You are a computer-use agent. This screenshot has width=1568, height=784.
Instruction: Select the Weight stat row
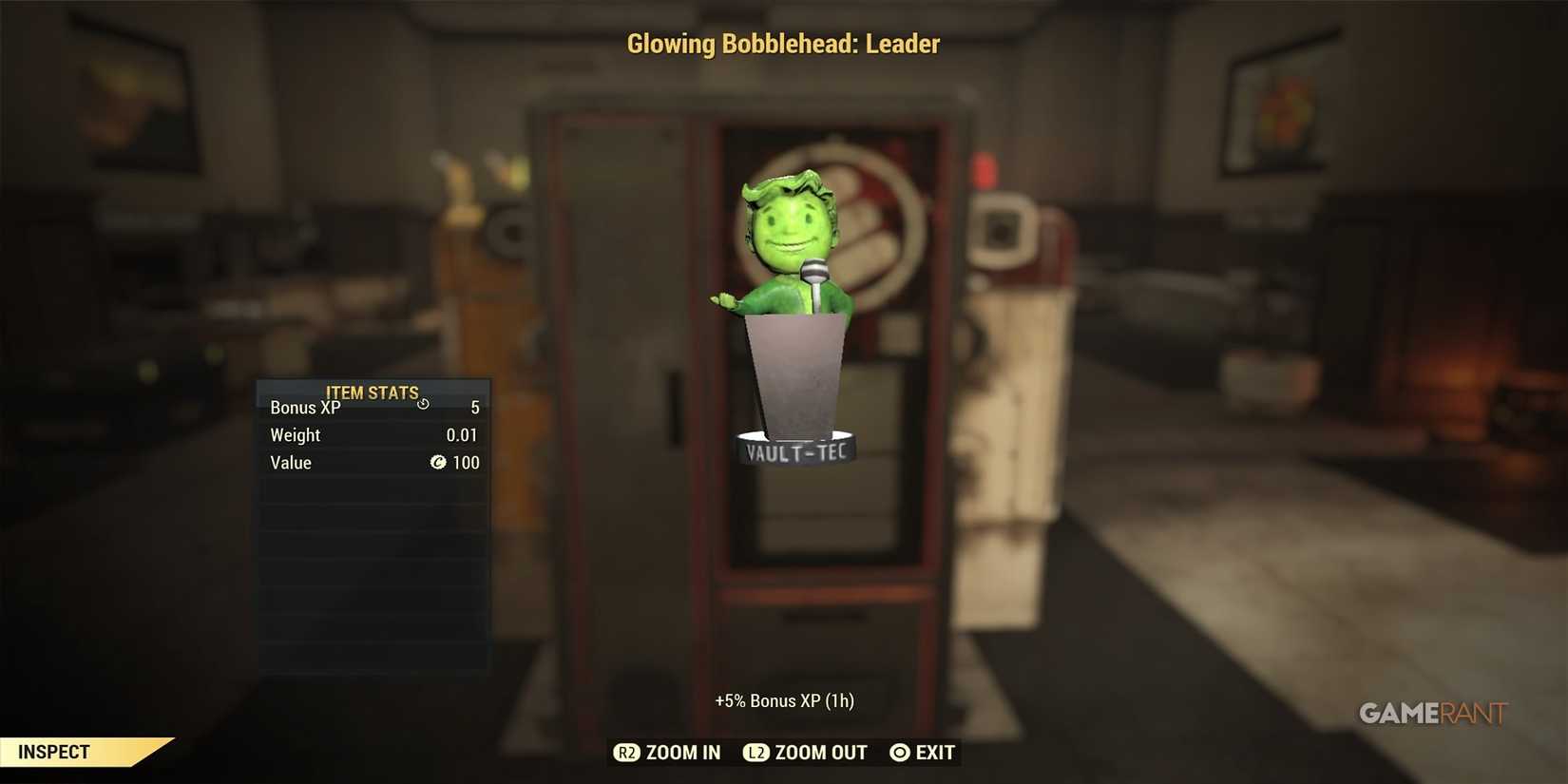click(x=373, y=435)
